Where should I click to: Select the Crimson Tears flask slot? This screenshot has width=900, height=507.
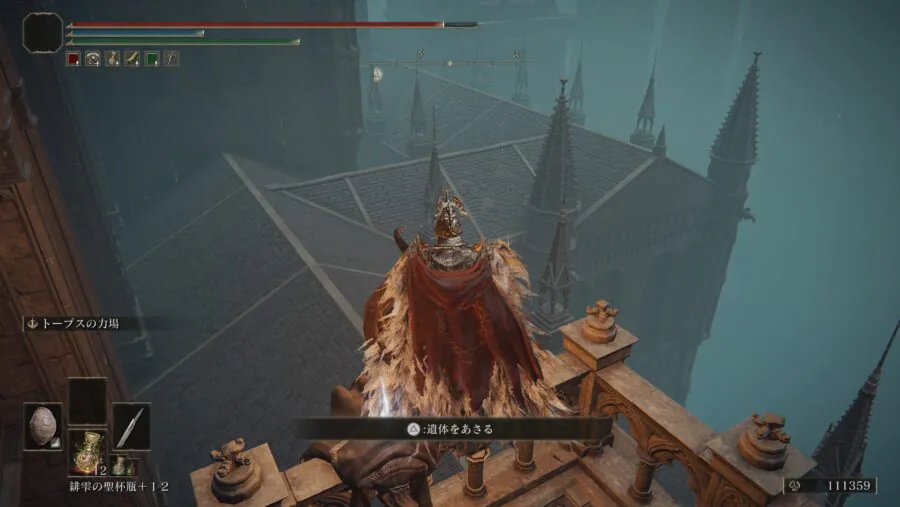87,453
